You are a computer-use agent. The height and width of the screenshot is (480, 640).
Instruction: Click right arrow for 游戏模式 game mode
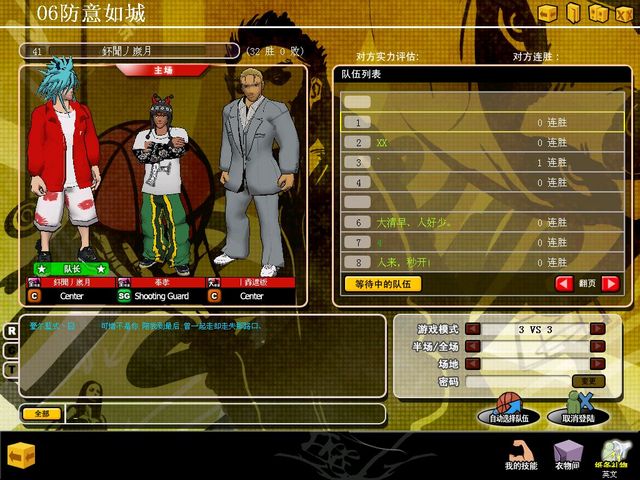click(597, 329)
